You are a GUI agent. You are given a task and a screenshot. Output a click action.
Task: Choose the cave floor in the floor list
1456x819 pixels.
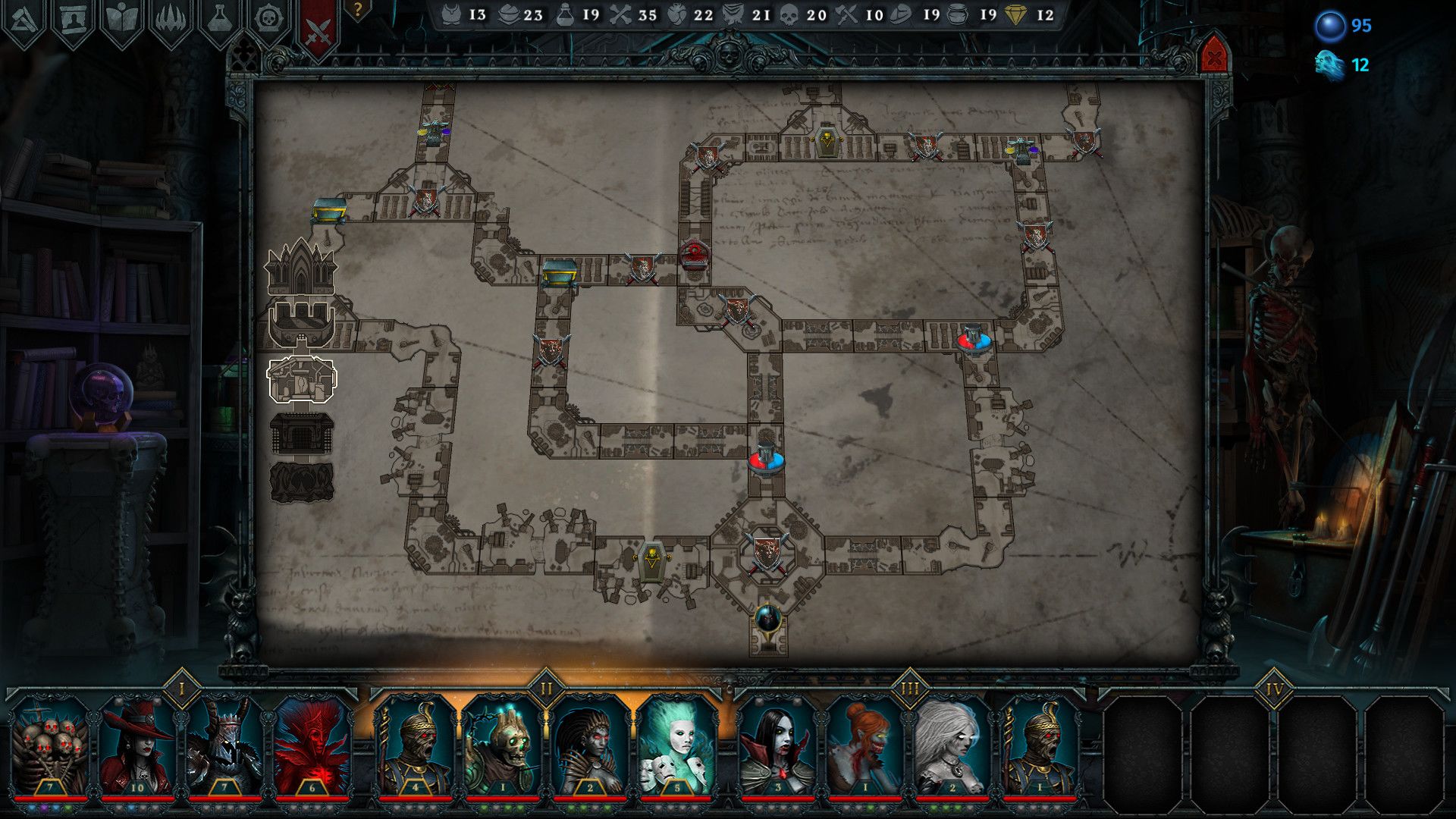[302, 482]
